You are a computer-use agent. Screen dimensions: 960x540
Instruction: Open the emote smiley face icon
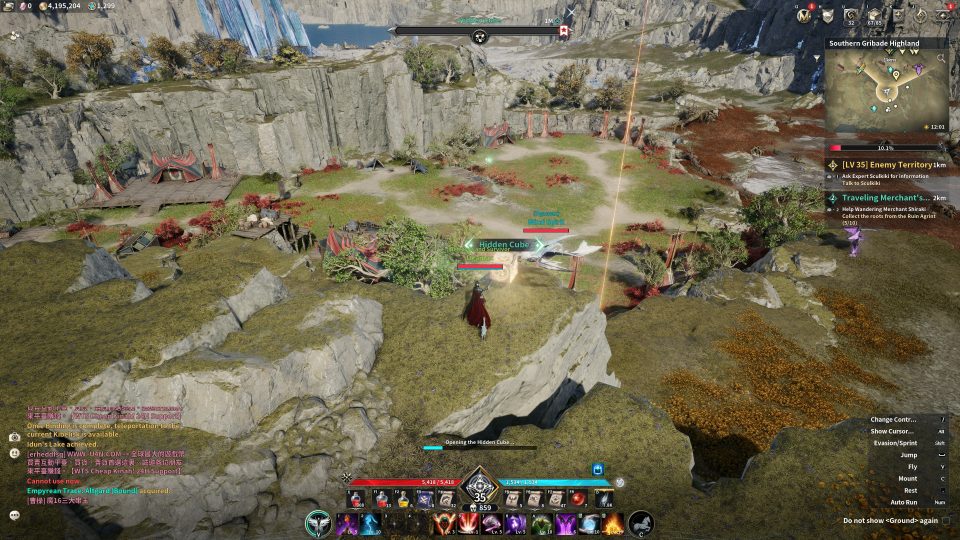pos(14,453)
